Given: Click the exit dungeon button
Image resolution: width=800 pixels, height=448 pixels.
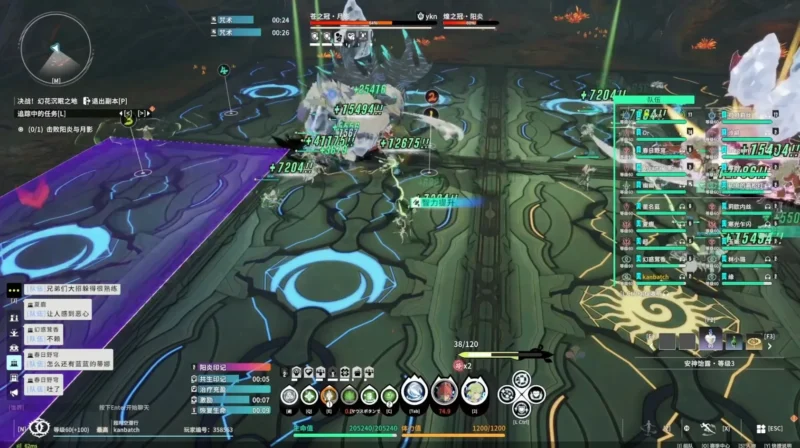Looking at the screenshot, I should (x=104, y=101).
